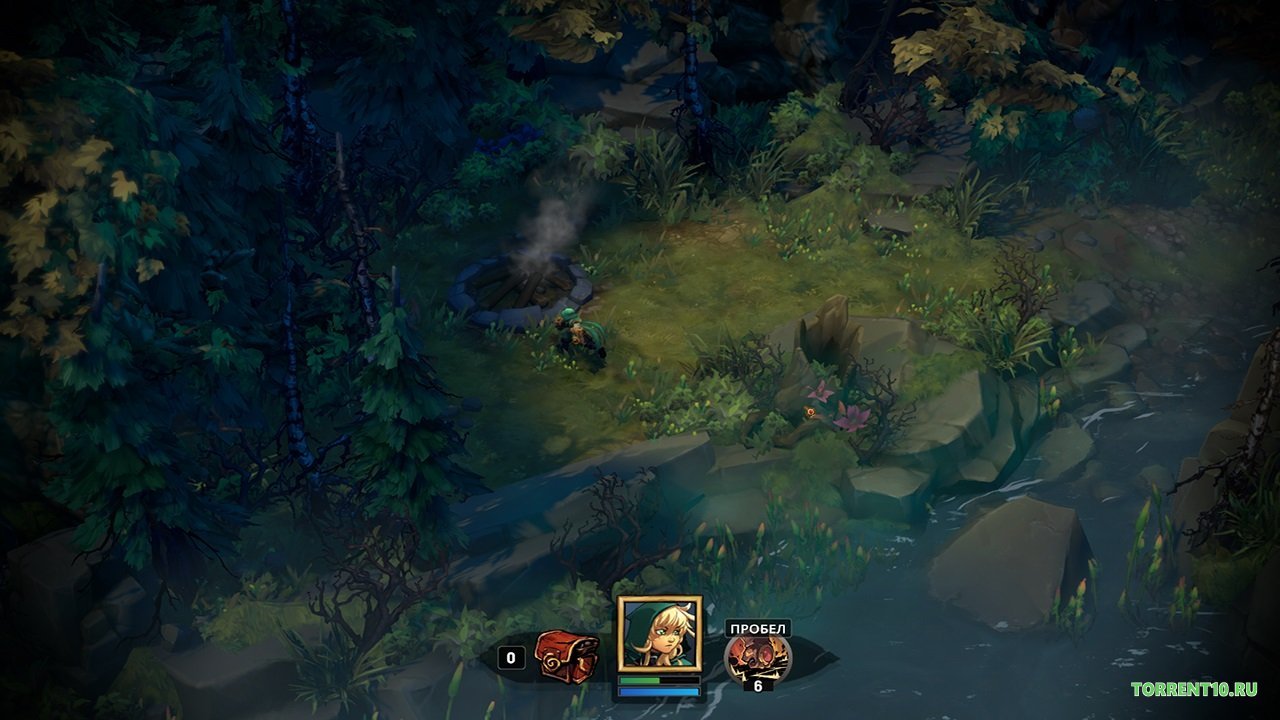
Task: Click the chest counter showing 0
Action: [x=511, y=659]
